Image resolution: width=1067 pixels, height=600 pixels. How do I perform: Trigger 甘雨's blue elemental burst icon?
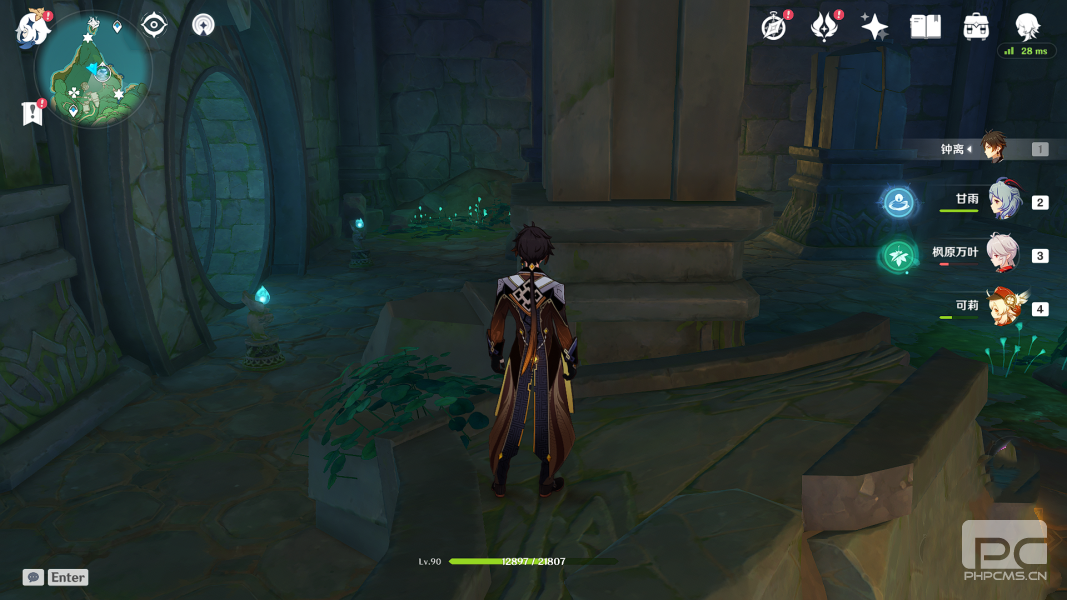(x=899, y=203)
